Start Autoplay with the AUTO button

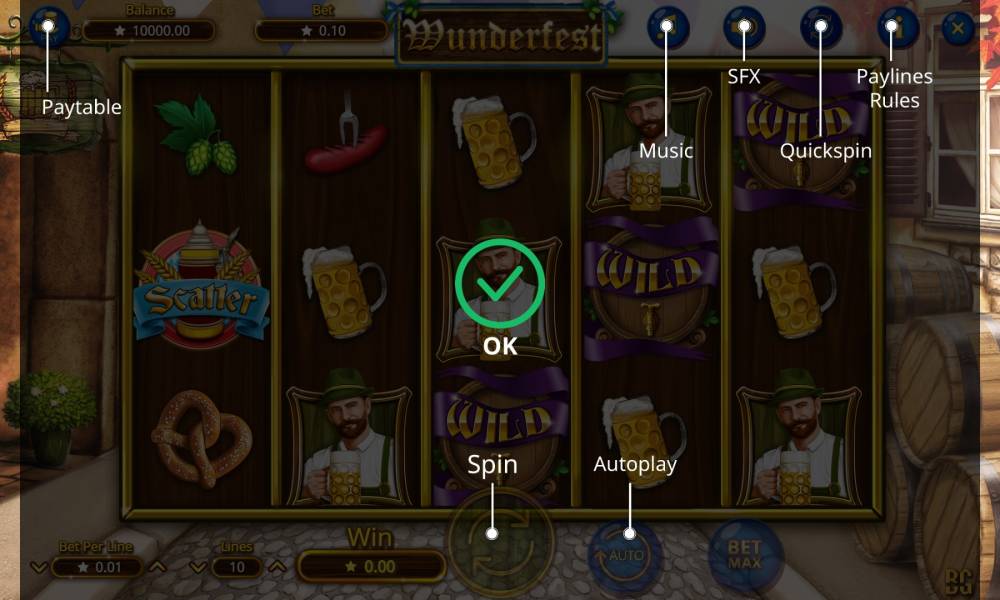(x=630, y=553)
